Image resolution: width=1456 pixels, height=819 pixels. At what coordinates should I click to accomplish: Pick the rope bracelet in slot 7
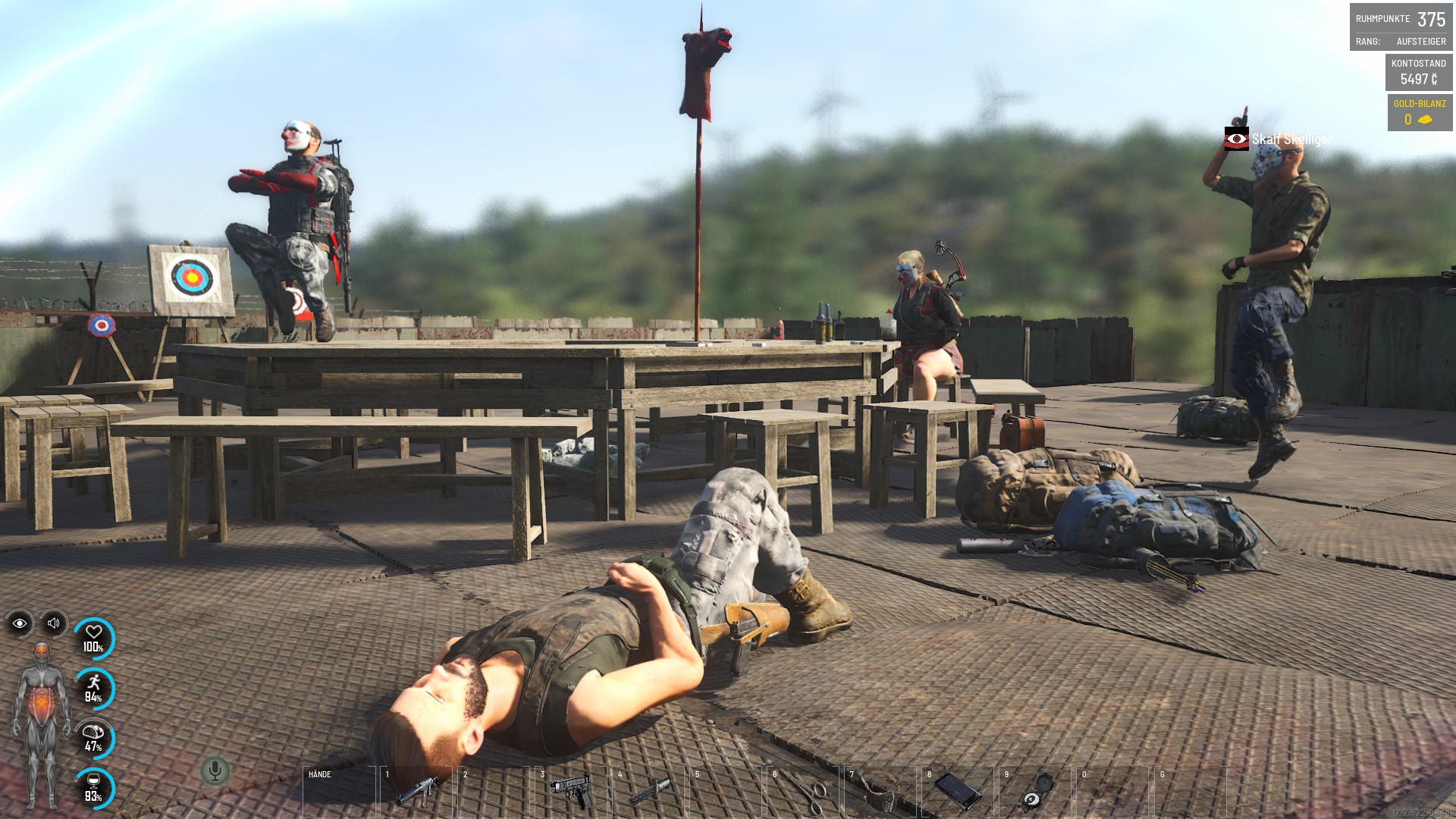pyautogui.click(x=880, y=792)
